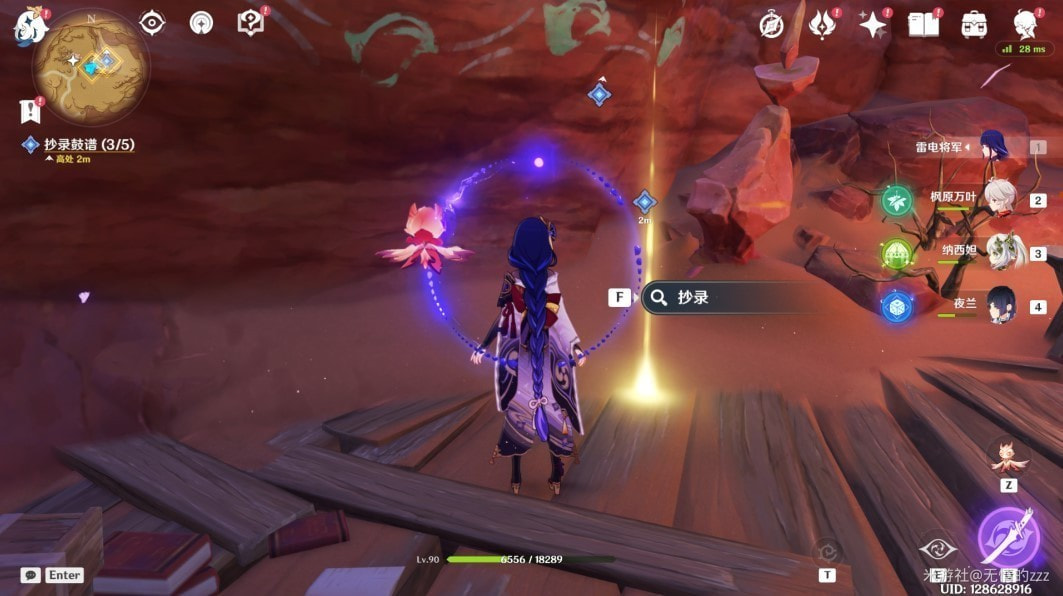Open the quest list bookmark icon
The width and height of the screenshot is (1063, 596).
[x=29, y=110]
